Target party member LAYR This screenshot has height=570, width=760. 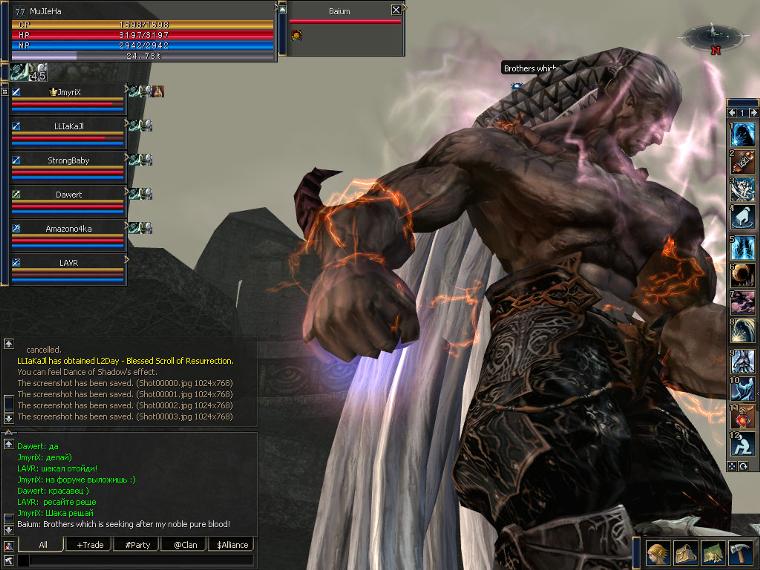68,263
